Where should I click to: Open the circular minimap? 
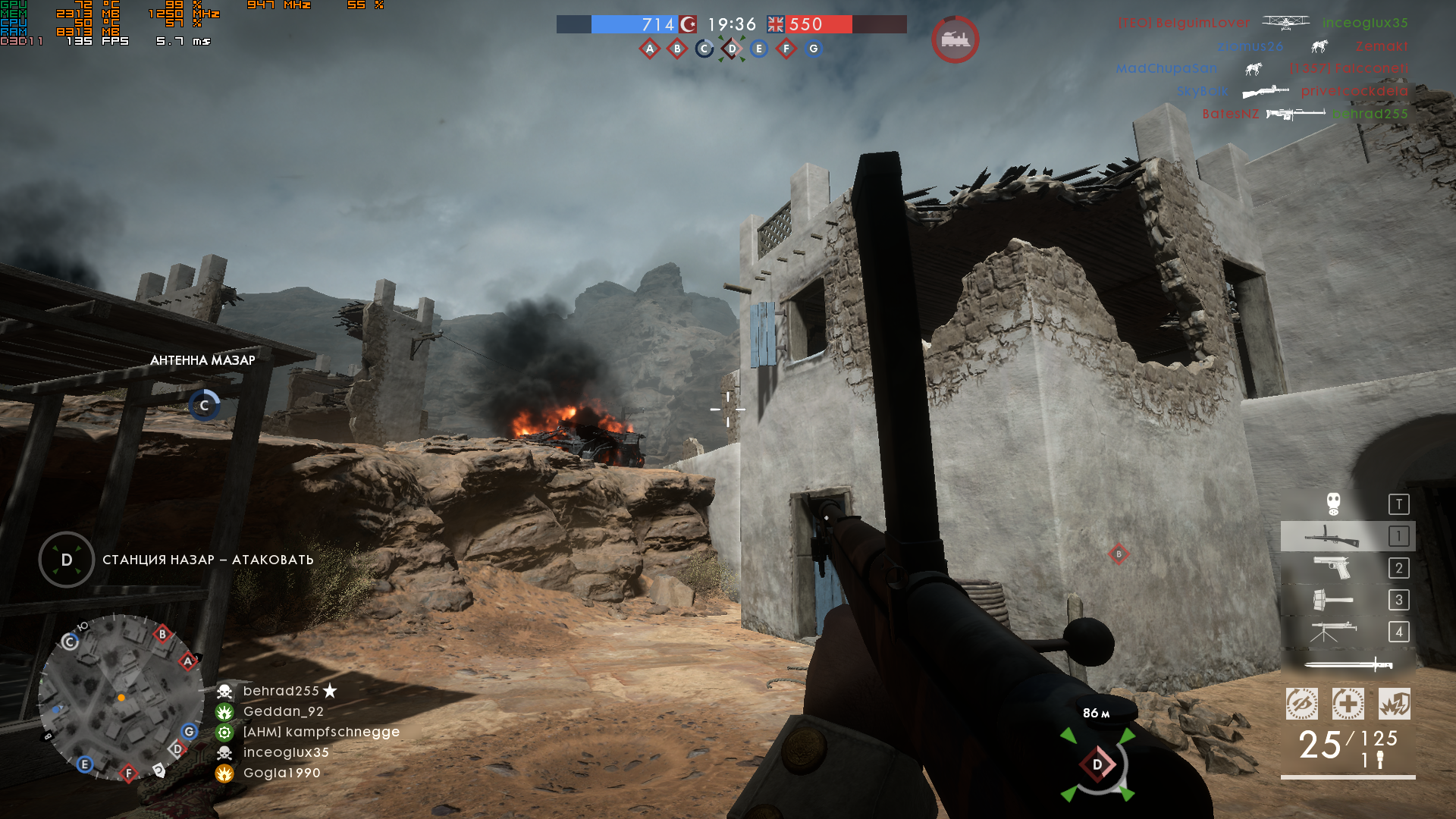(121, 698)
